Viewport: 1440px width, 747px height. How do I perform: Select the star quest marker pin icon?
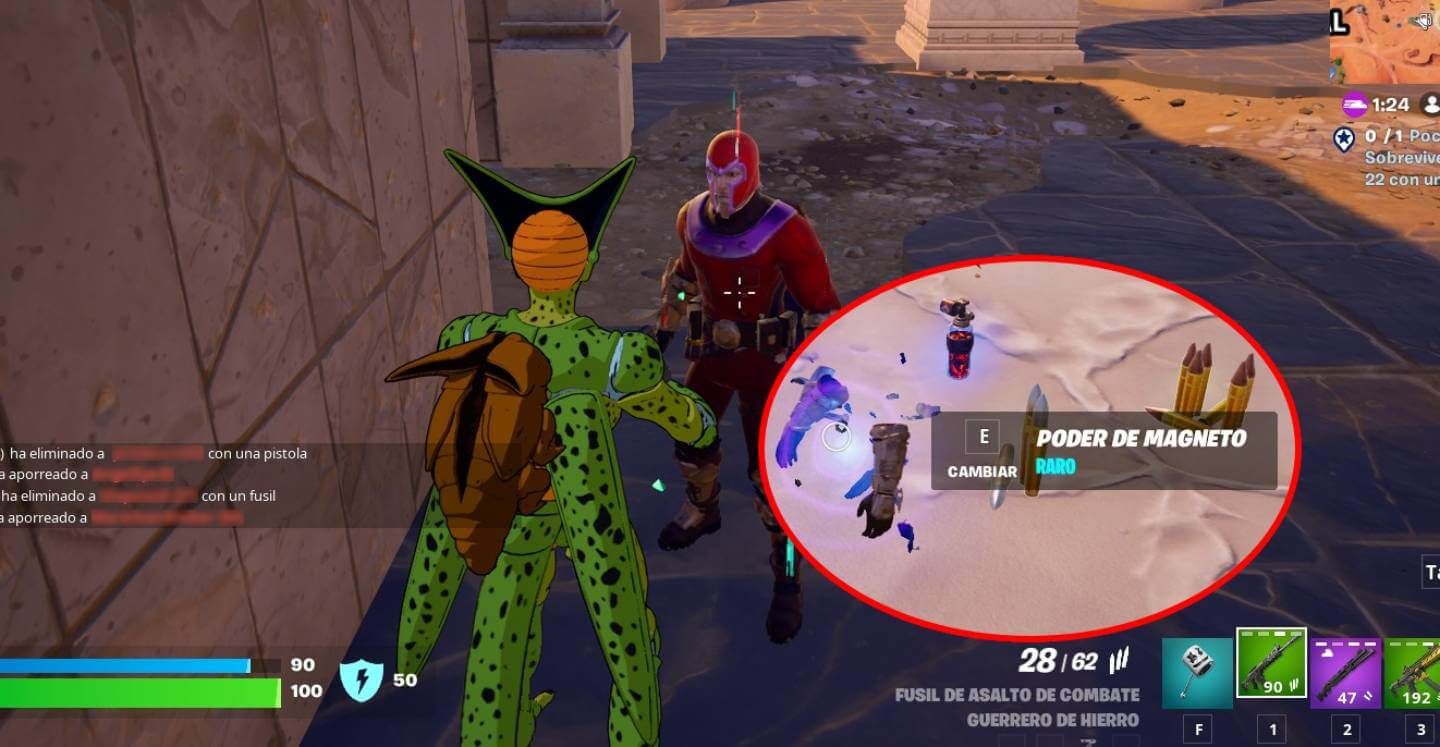click(1344, 138)
